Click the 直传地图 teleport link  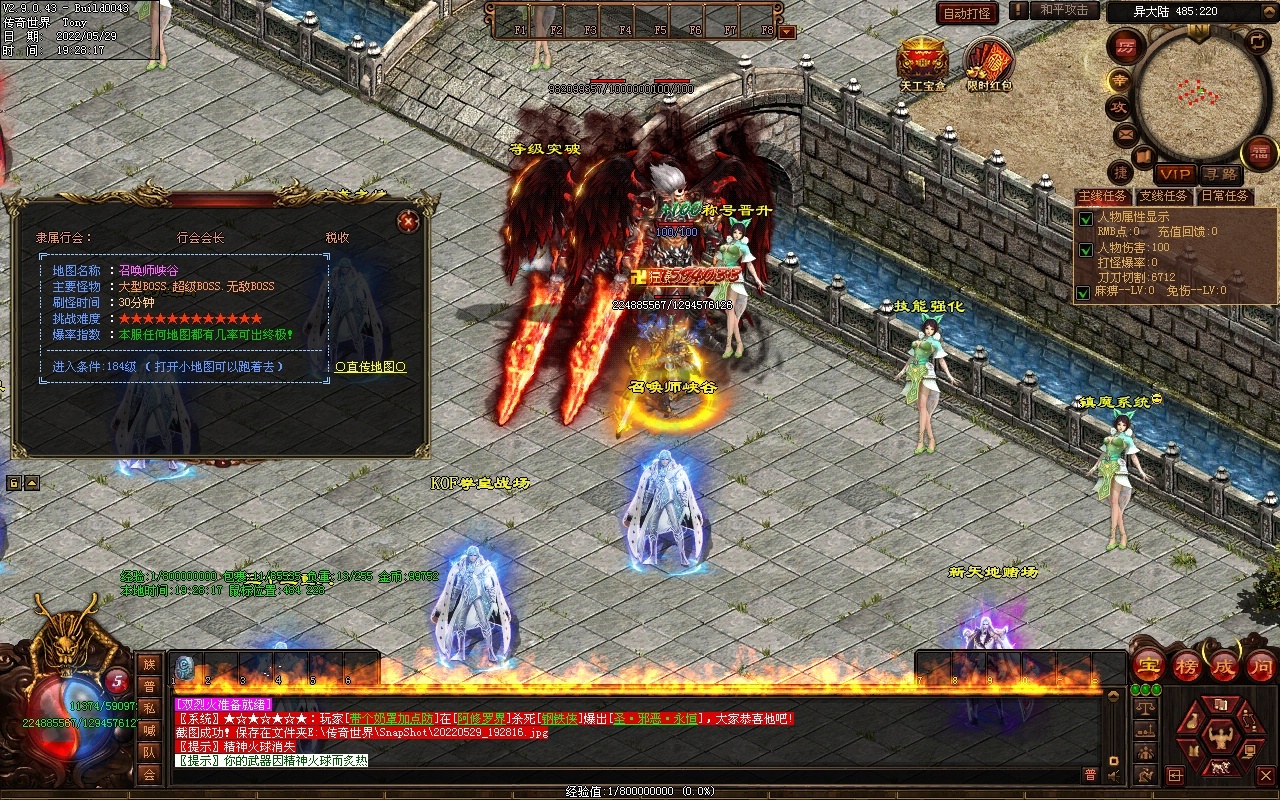pos(370,367)
